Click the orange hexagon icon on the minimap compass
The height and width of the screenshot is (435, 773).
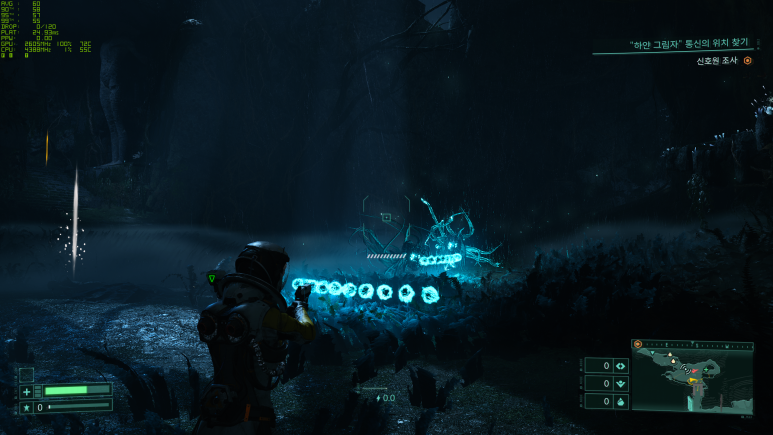point(637,344)
